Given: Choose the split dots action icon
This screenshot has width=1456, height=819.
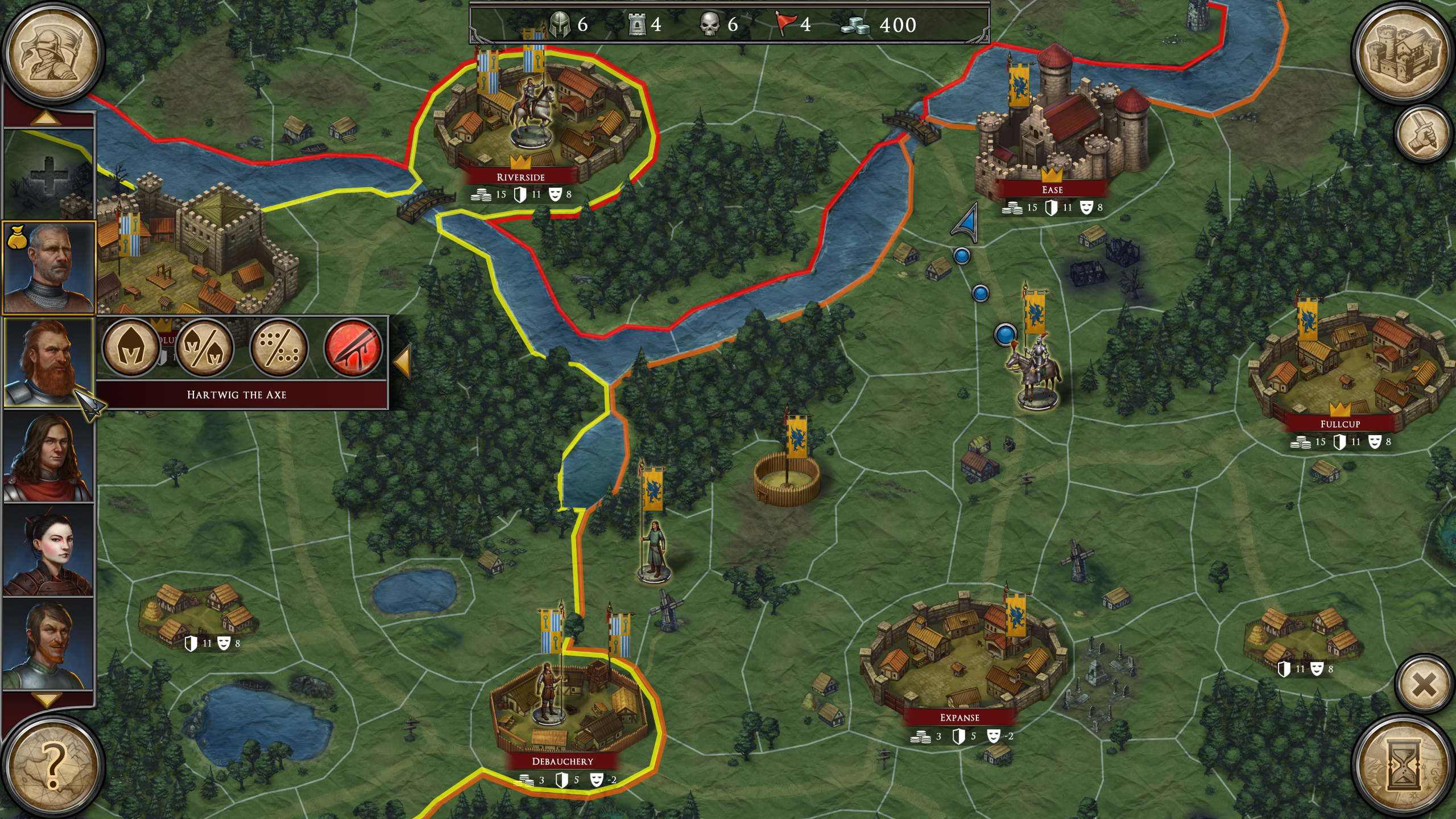Looking at the screenshot, I should point(279,348).
